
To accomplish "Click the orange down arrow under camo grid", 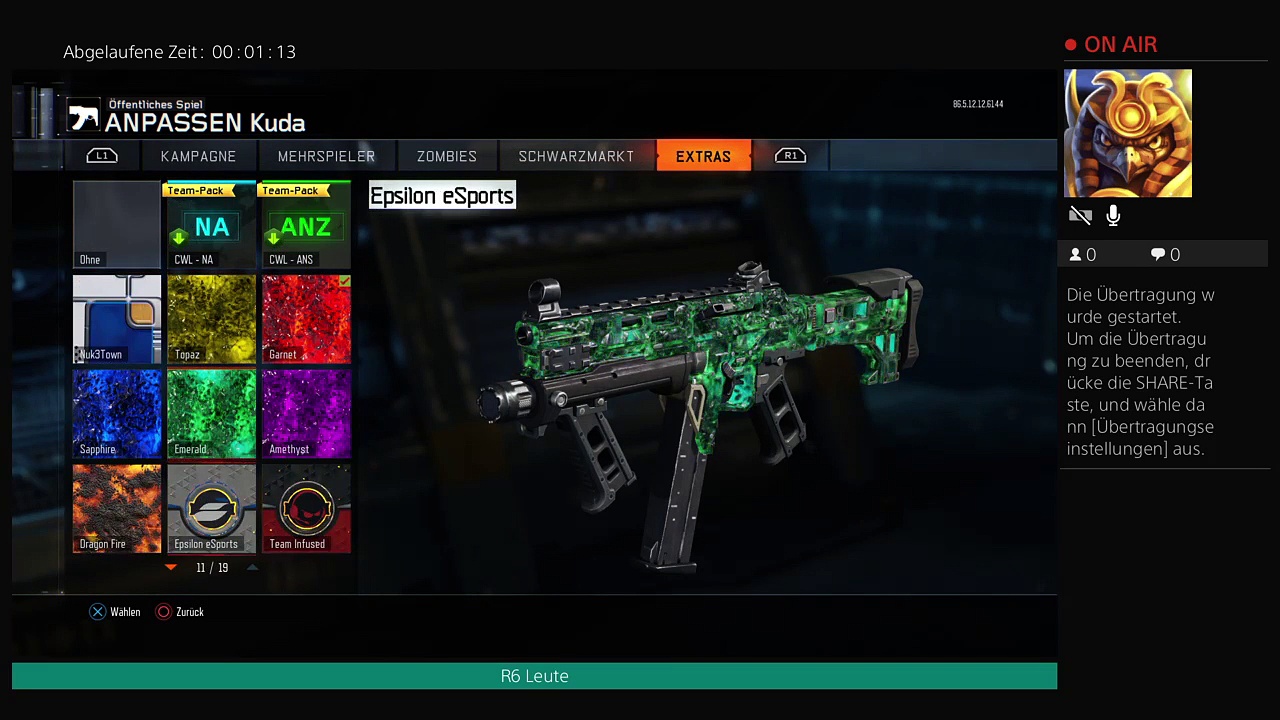I will (x=171, y=567).
